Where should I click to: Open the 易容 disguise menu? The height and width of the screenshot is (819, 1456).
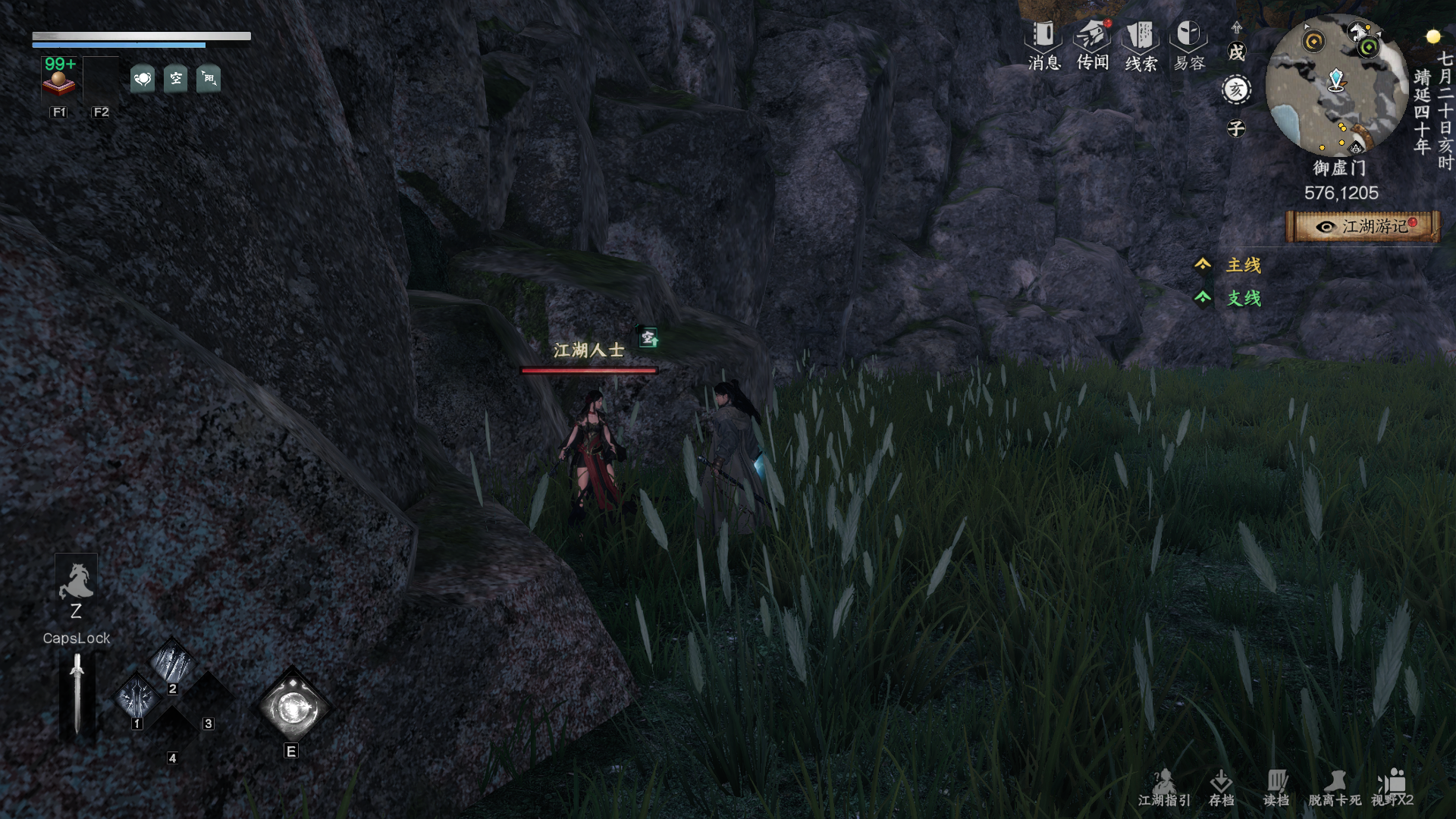(x=1188, y=45)
